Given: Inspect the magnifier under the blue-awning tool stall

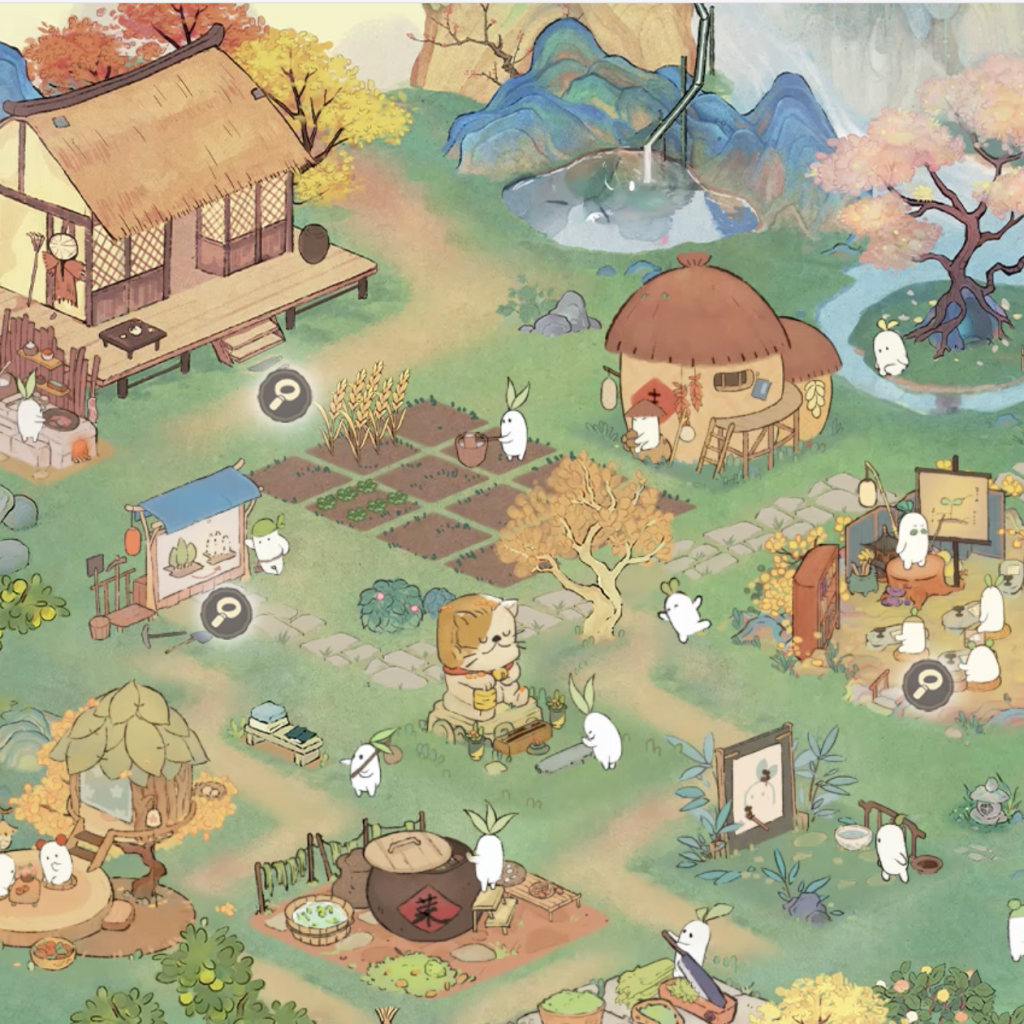Looking at the screenshot, I should [x=226, y=612].
